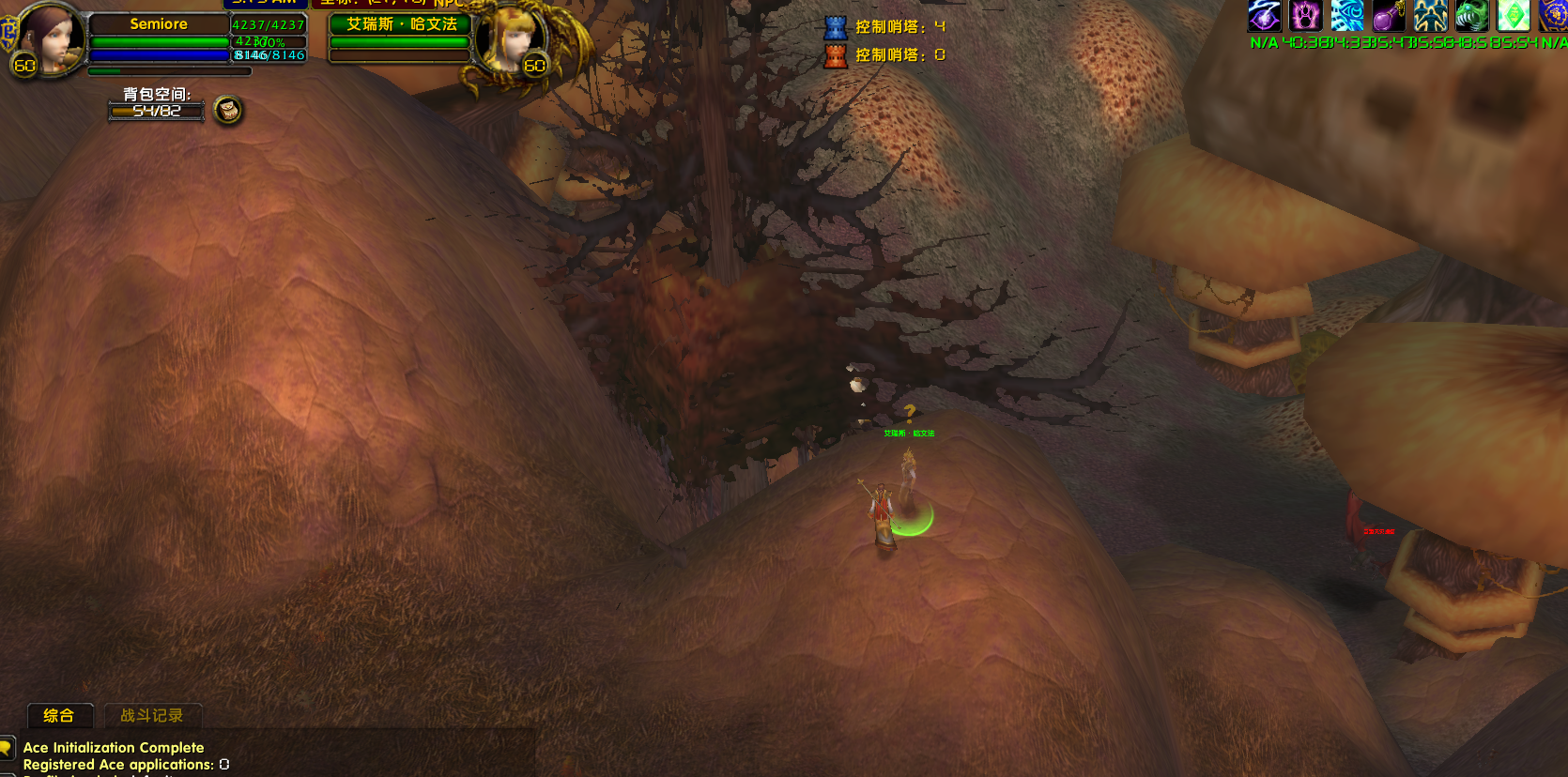Click the green diamond rune buff icon
The height and width of the screenshot is (777, 1568).
coord(1513,16)
